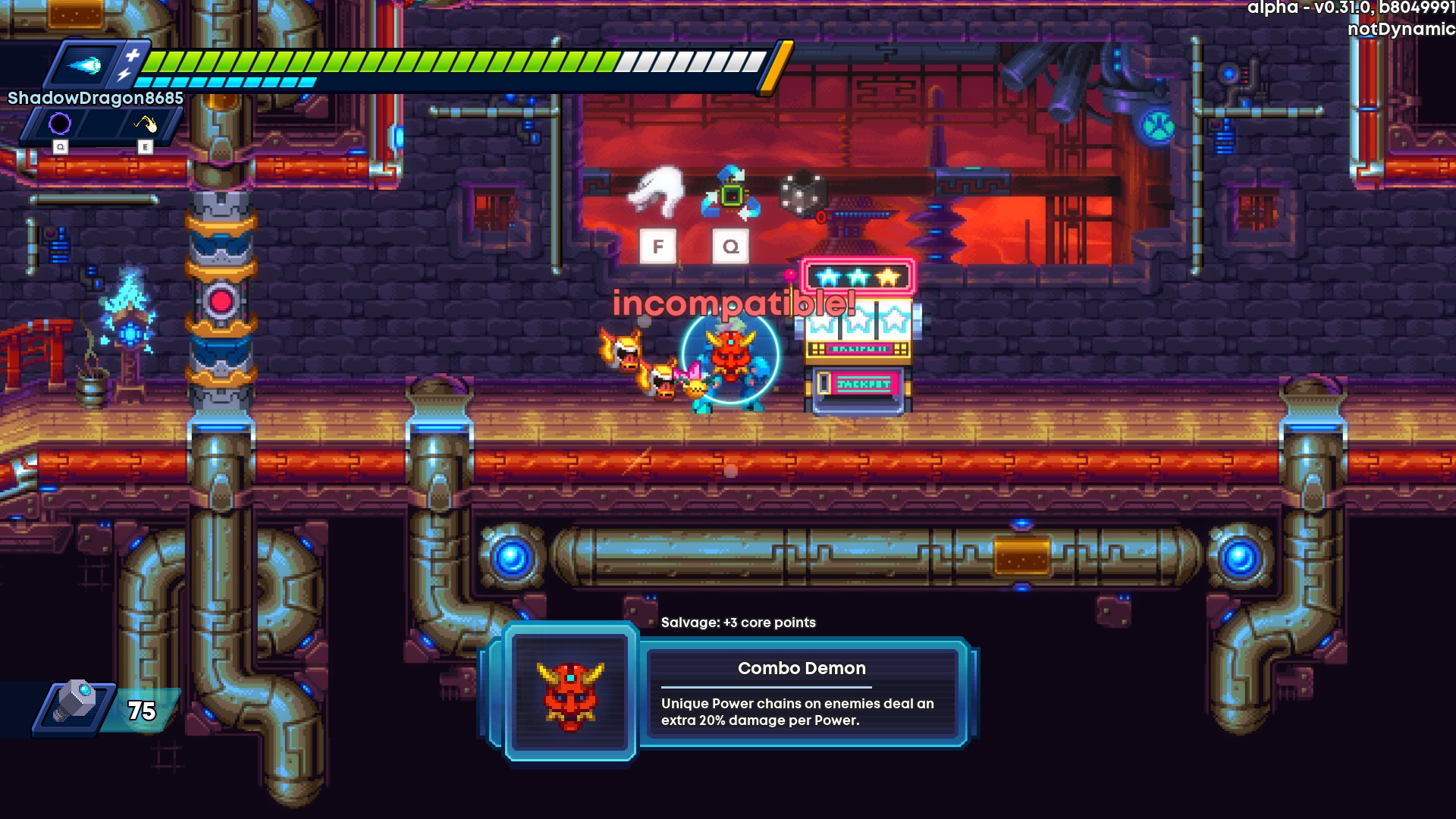Click the Combo Demon description panel
Screen dimensions: 1456x819
802,693
